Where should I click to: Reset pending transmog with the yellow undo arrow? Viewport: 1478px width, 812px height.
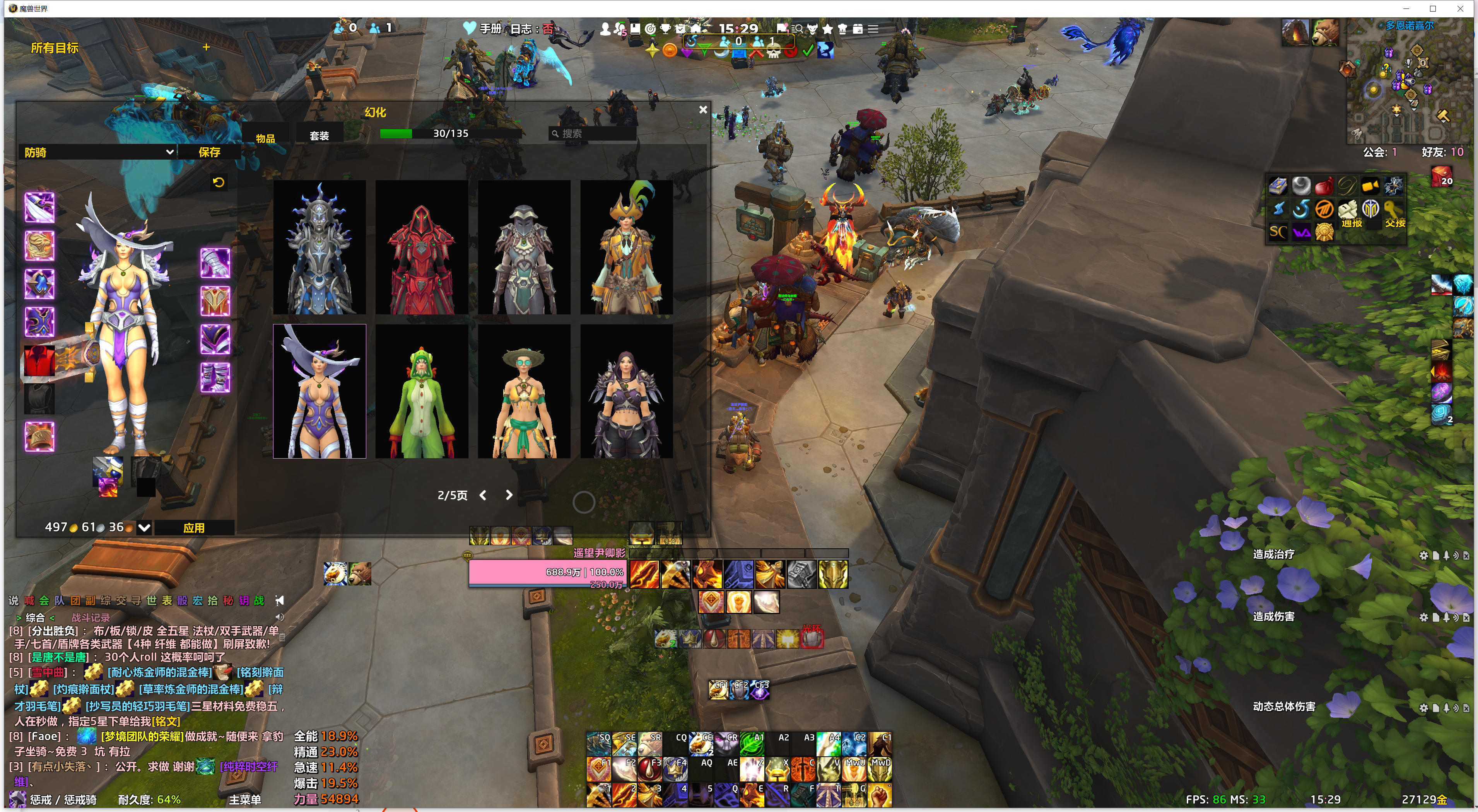(219, 183)
